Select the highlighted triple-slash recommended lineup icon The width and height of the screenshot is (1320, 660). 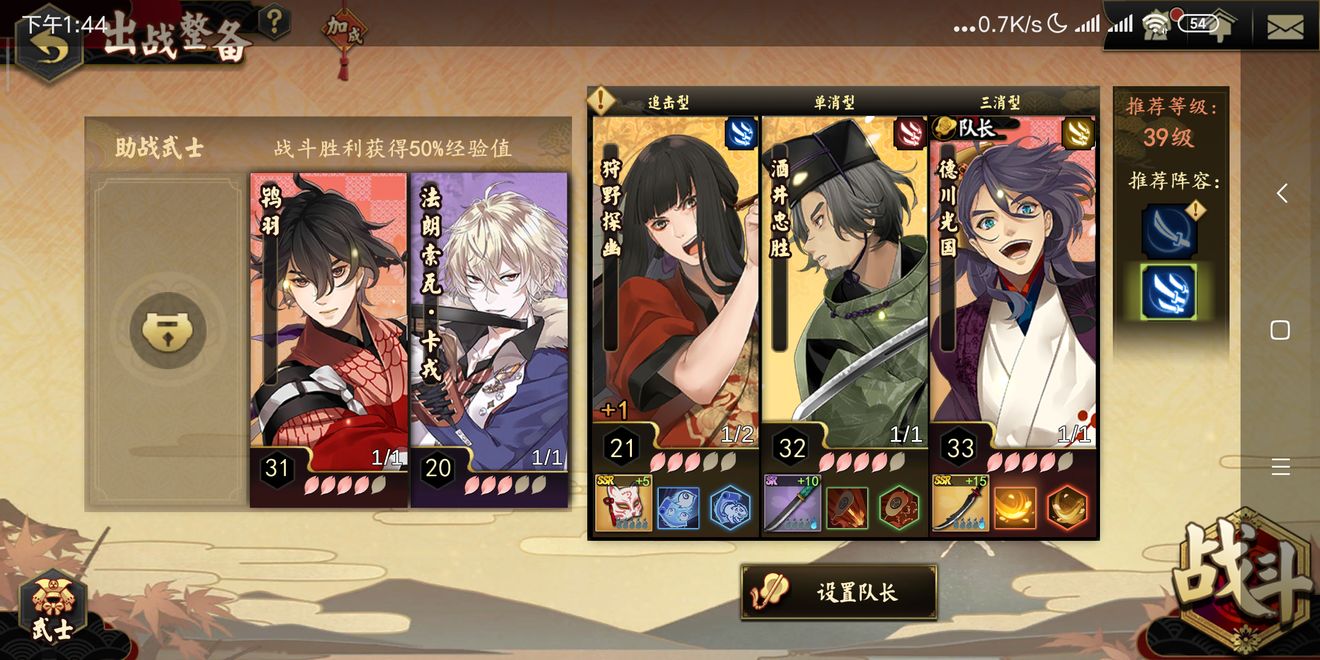[1168, 292]
